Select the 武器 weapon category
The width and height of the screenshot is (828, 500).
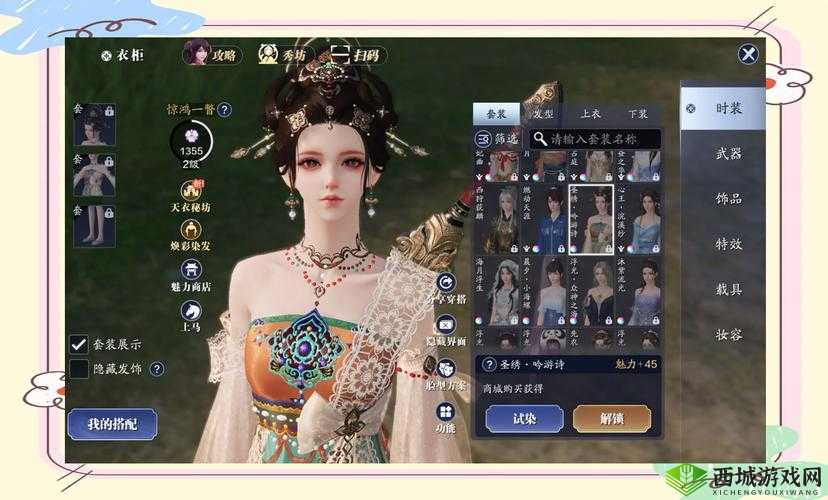tap(729, 154)
